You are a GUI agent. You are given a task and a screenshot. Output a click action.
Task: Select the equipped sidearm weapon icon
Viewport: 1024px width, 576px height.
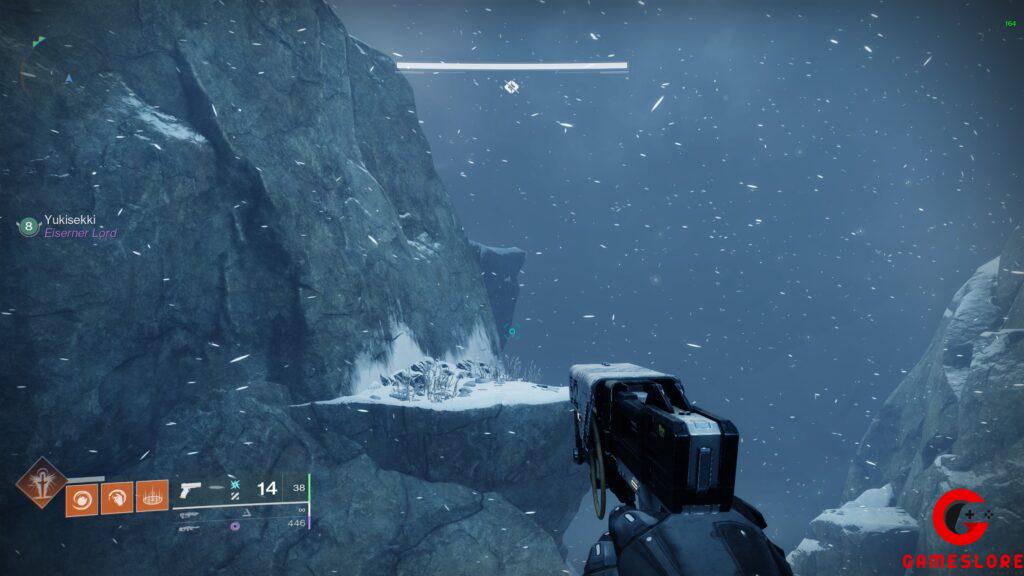pyautogui.click(x=191, y=490)
